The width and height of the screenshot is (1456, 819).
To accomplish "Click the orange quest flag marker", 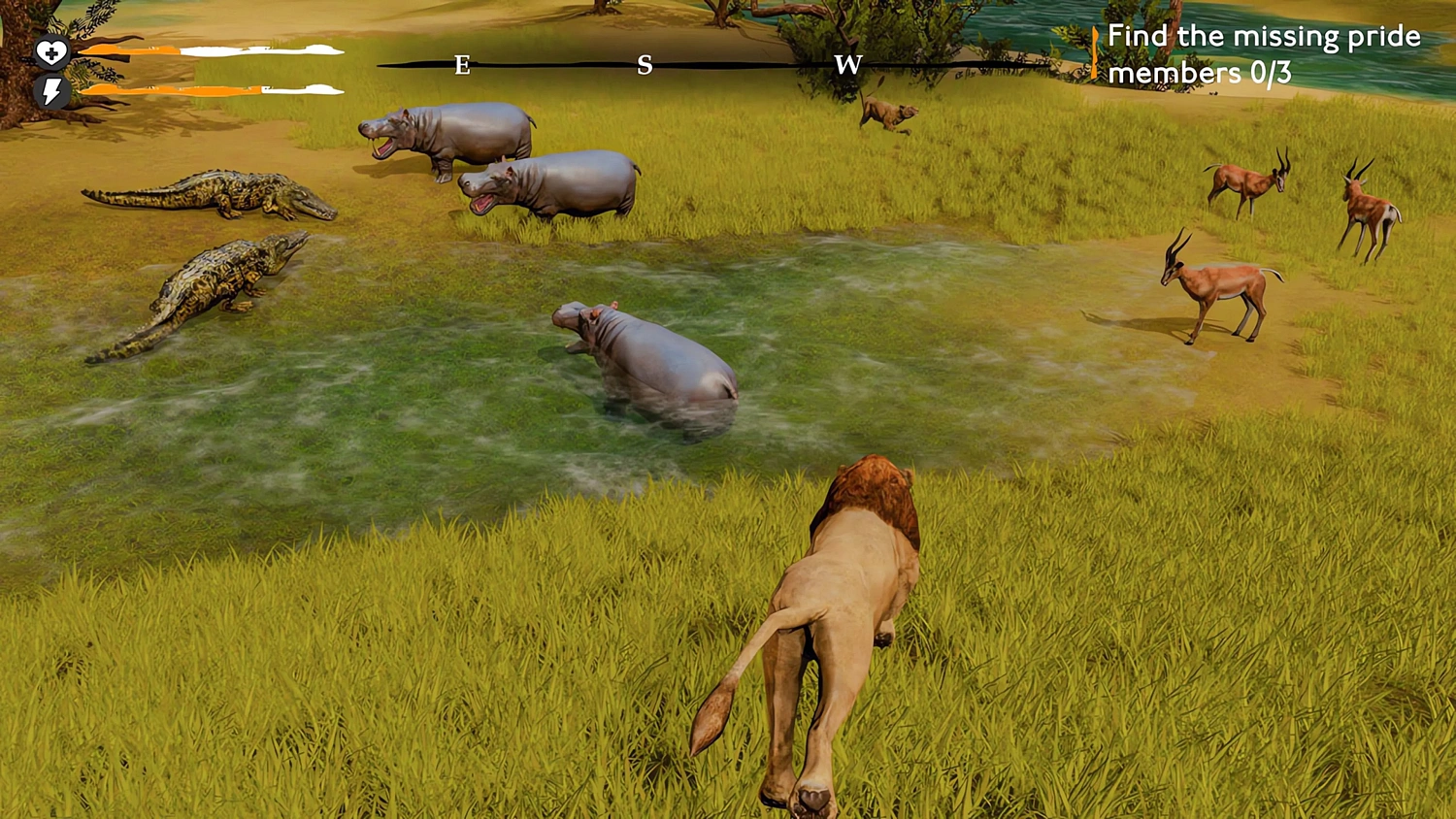I will click(1097, 53).
